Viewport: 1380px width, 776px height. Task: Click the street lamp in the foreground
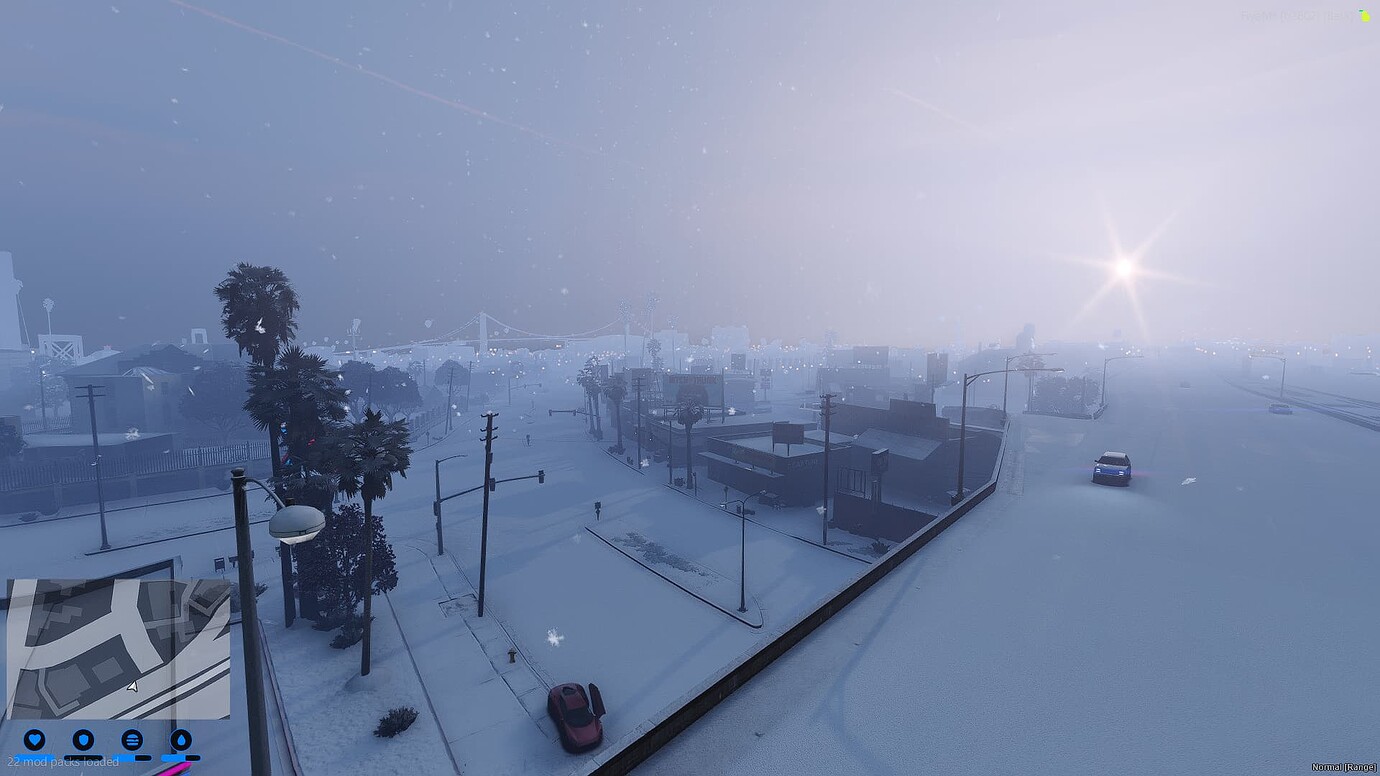296,520
